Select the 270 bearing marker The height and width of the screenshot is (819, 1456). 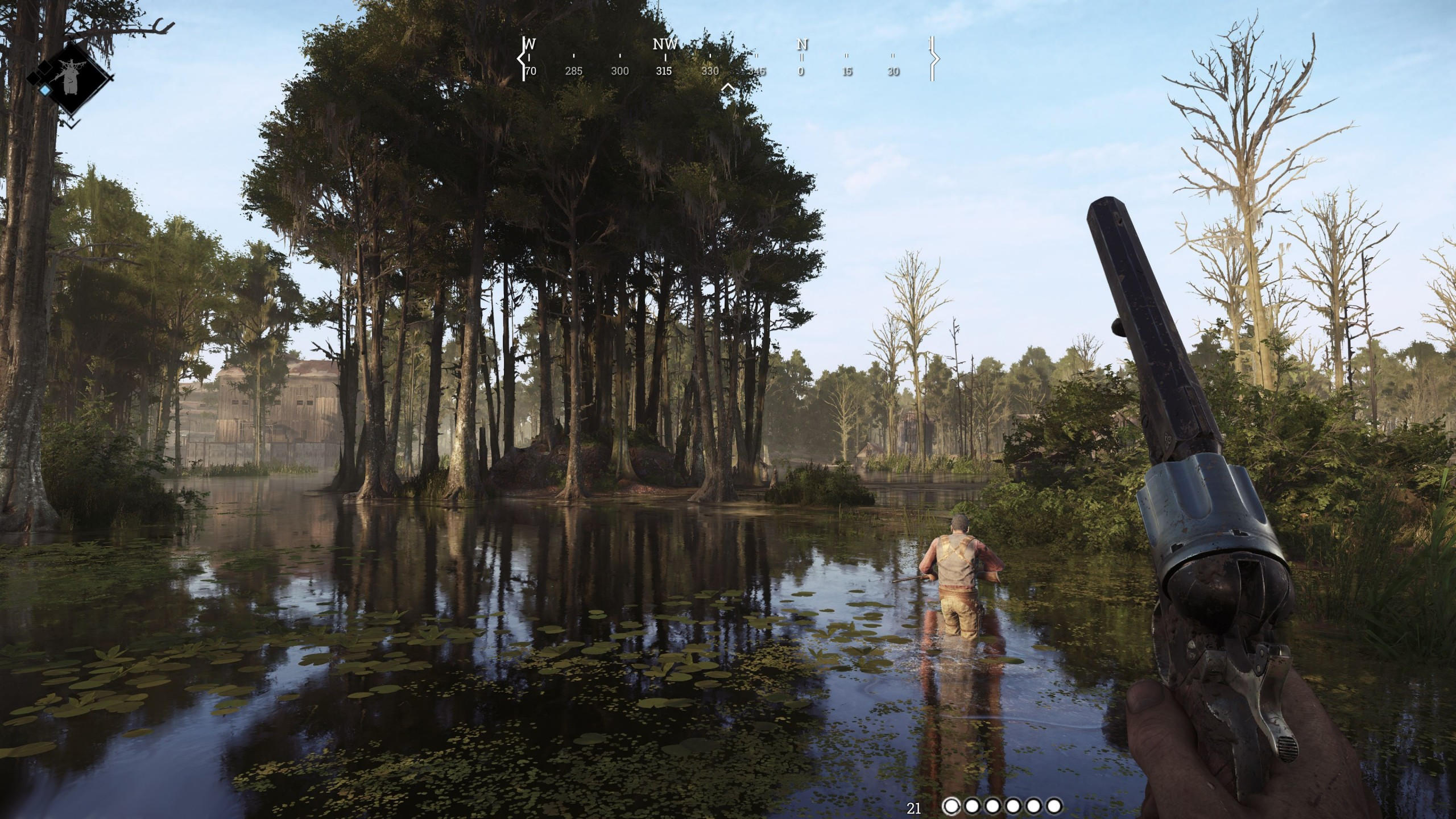(531, 72)
